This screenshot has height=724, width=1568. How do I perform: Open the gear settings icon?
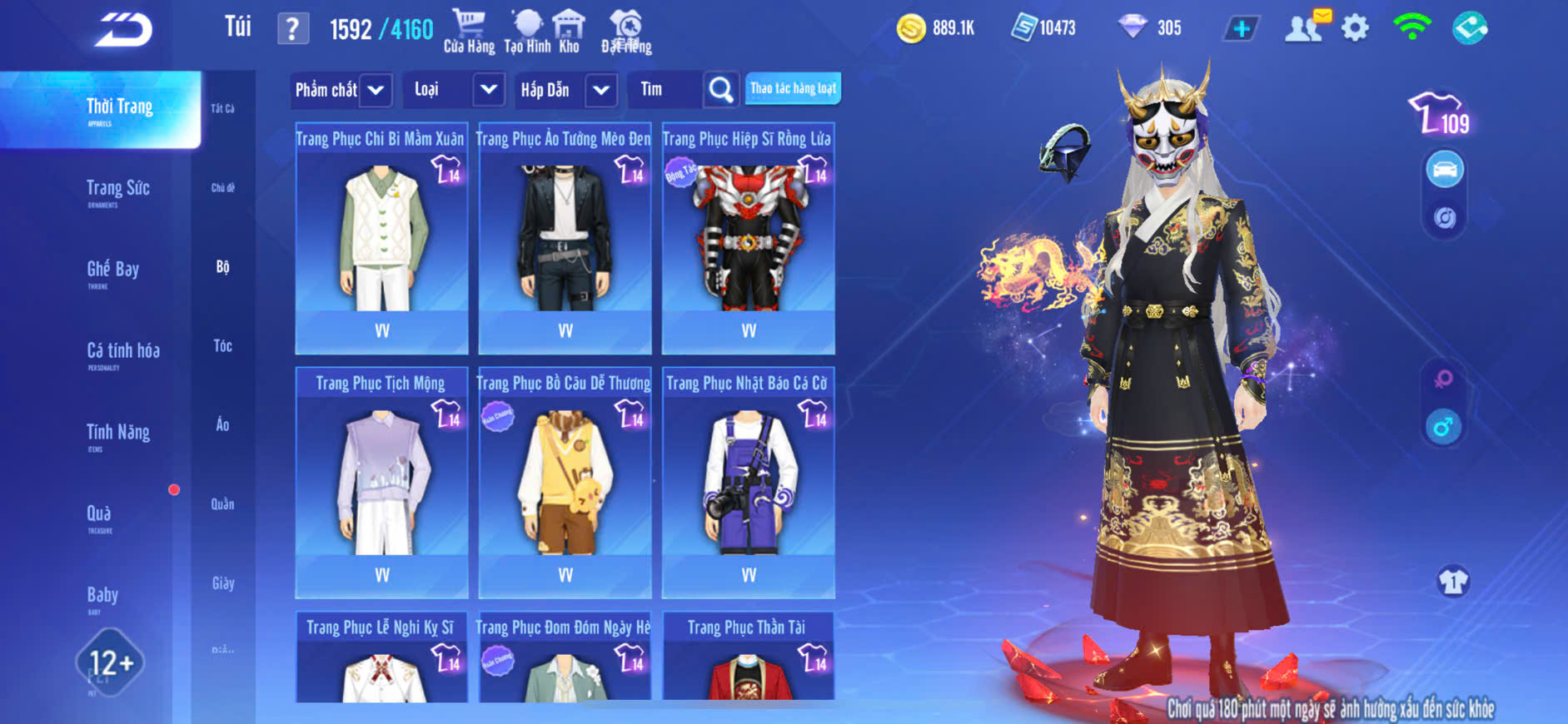pos(1355,28)
